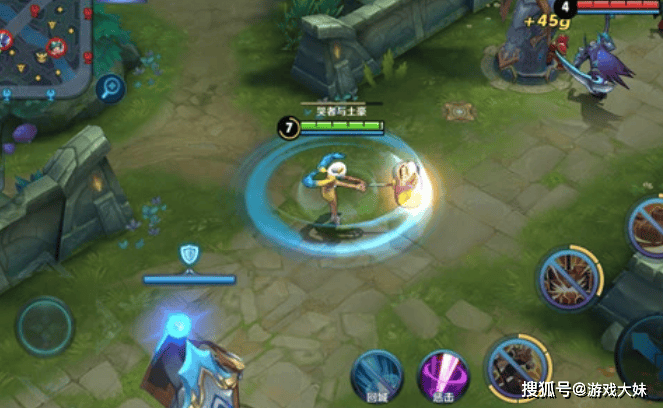The width and height of the screenshot is (663, 408).
Task: Tap the virtual movement joystick
Action: click(x=44, y=327)
